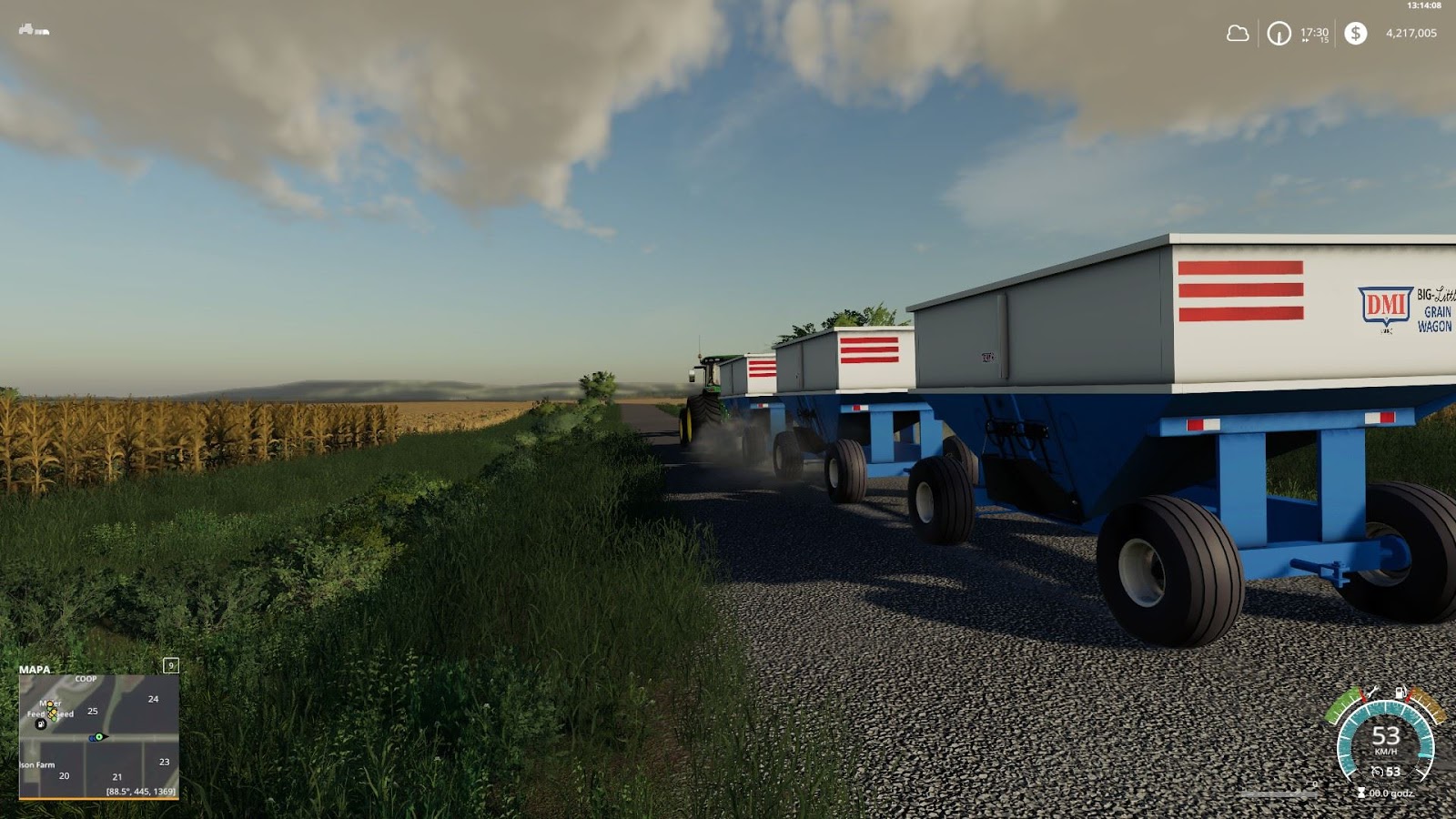This screenshot has height=819, width=1456.
Task: Select the money dollar icon
Action: [x=1356, y=34]
